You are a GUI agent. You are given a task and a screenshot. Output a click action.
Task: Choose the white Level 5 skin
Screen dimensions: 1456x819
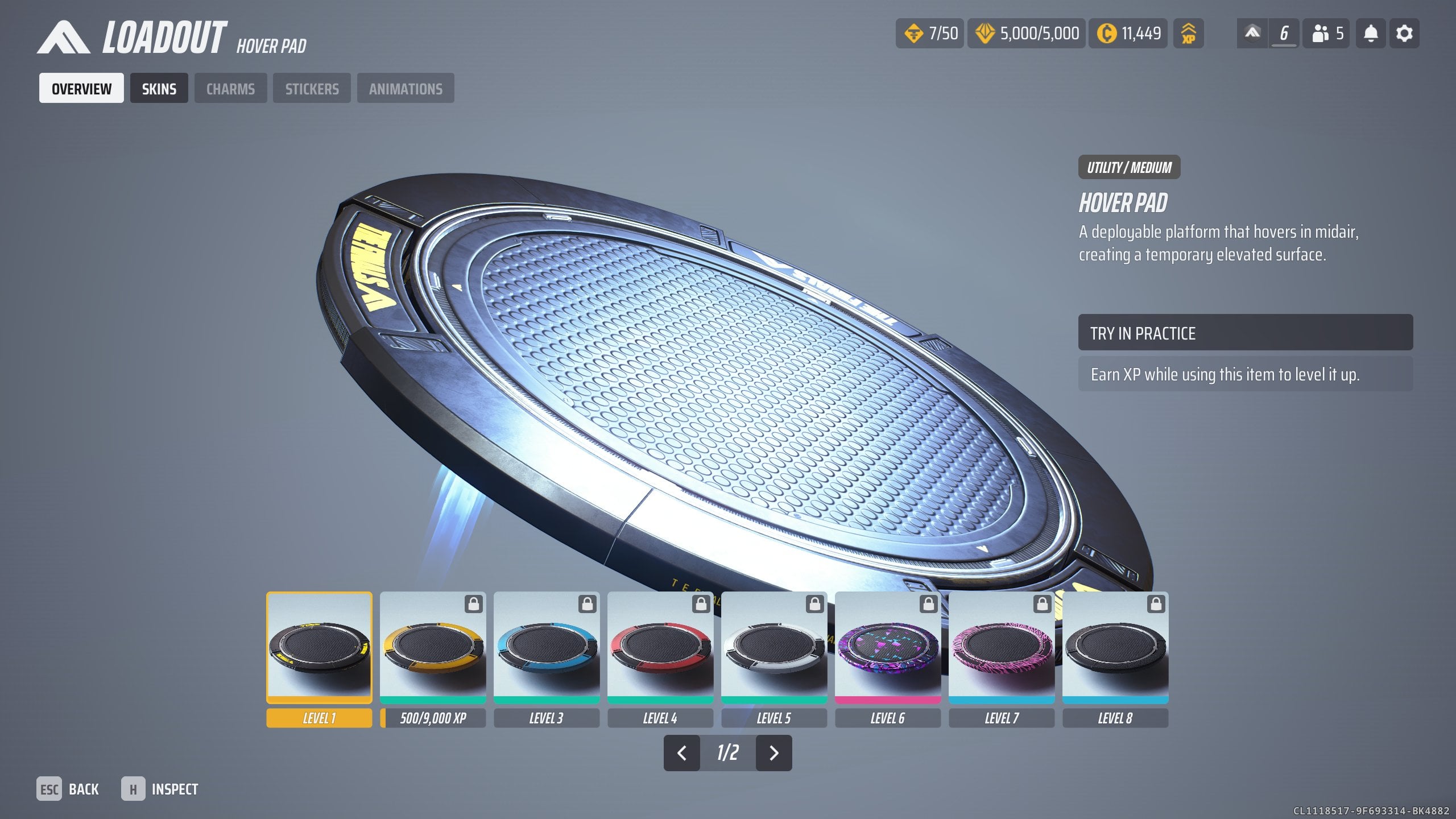[x=774, y=648]
